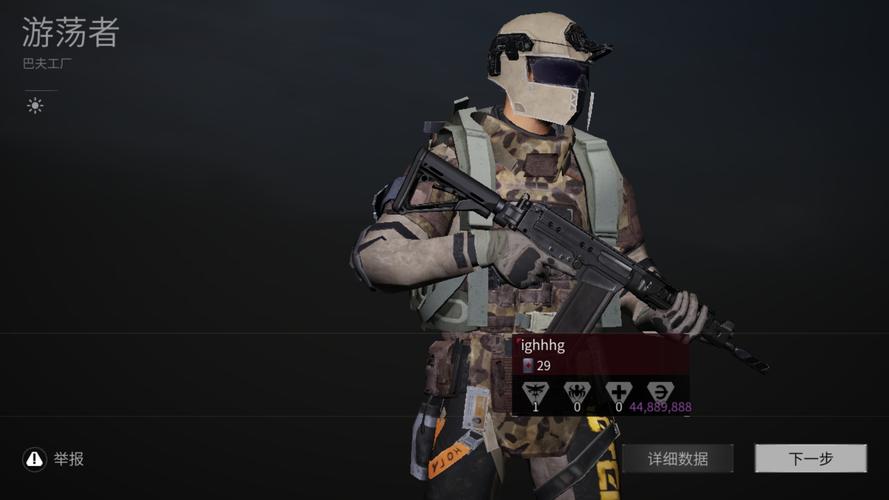The height and width of the screenshot is (500, 889).
Task: Report the player via 举报
Action: (54, 459)
